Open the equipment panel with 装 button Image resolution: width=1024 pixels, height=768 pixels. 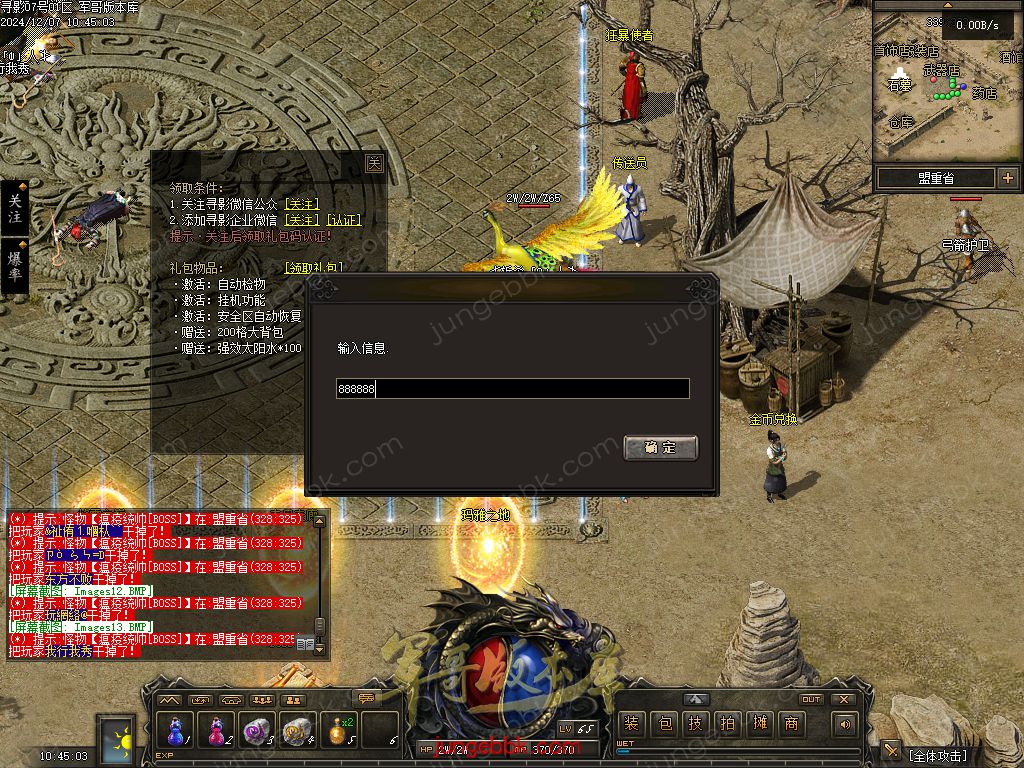[631, 724]
